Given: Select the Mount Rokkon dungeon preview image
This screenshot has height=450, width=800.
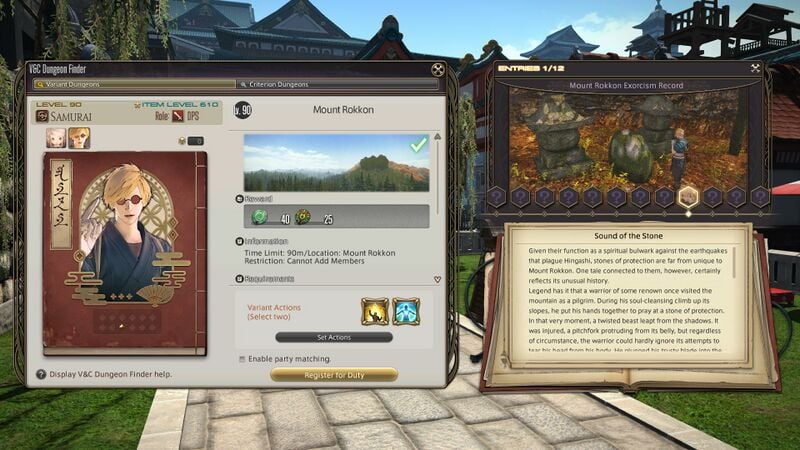Looking at the screenshot, I should coord(335,162).
